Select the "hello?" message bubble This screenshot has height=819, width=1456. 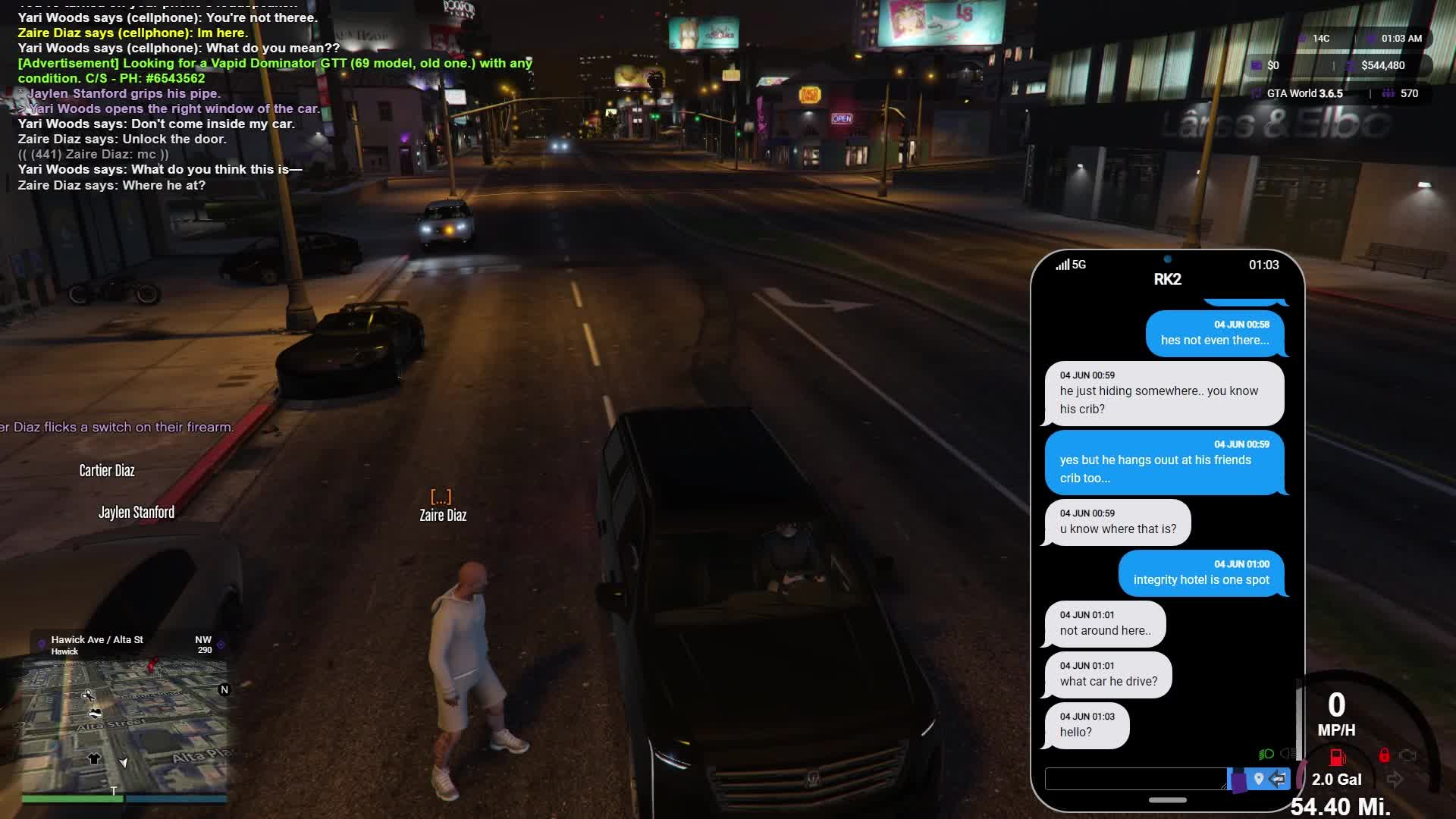(1086, 726)
